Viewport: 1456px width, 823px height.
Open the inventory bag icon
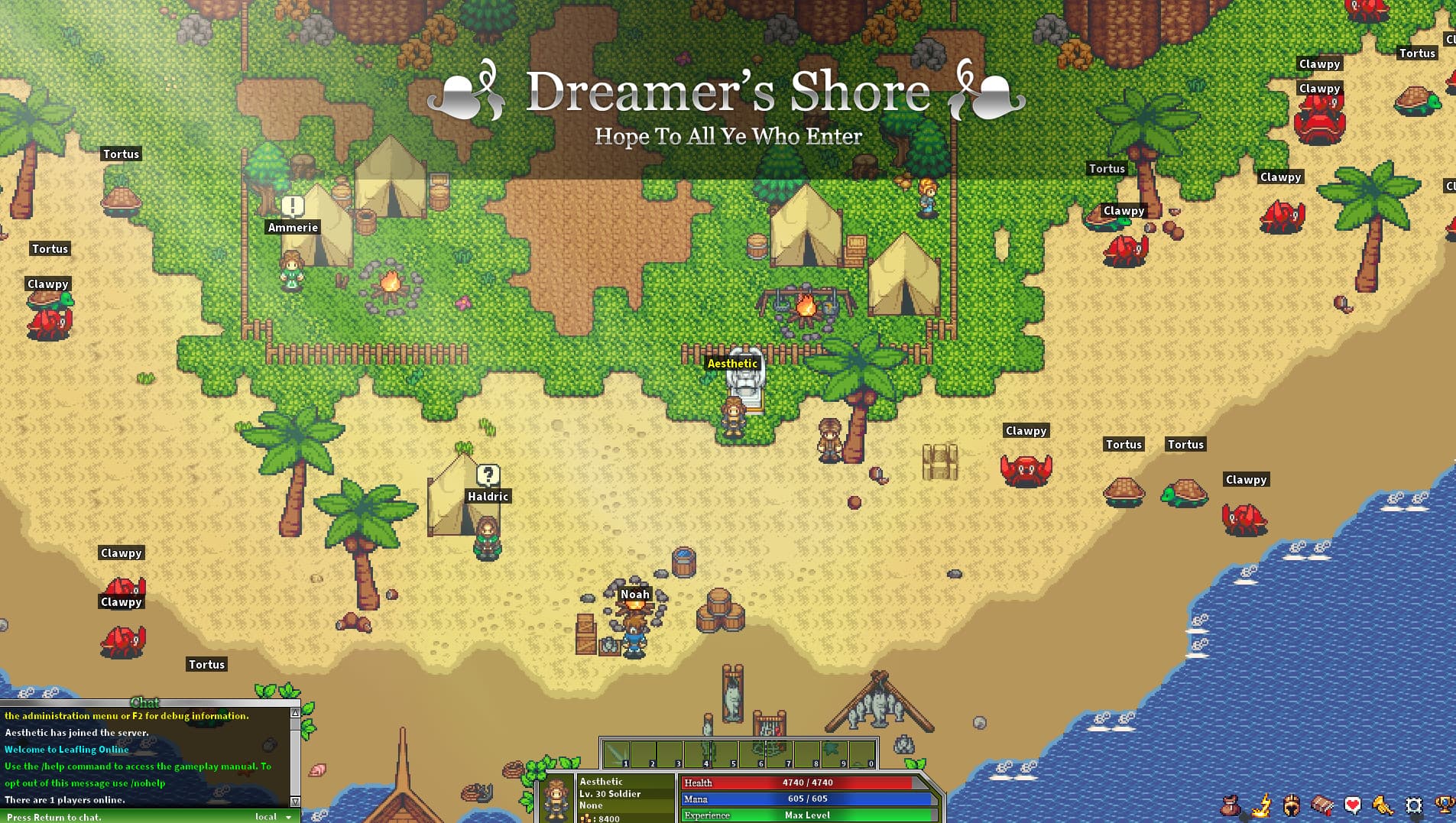1231,805
